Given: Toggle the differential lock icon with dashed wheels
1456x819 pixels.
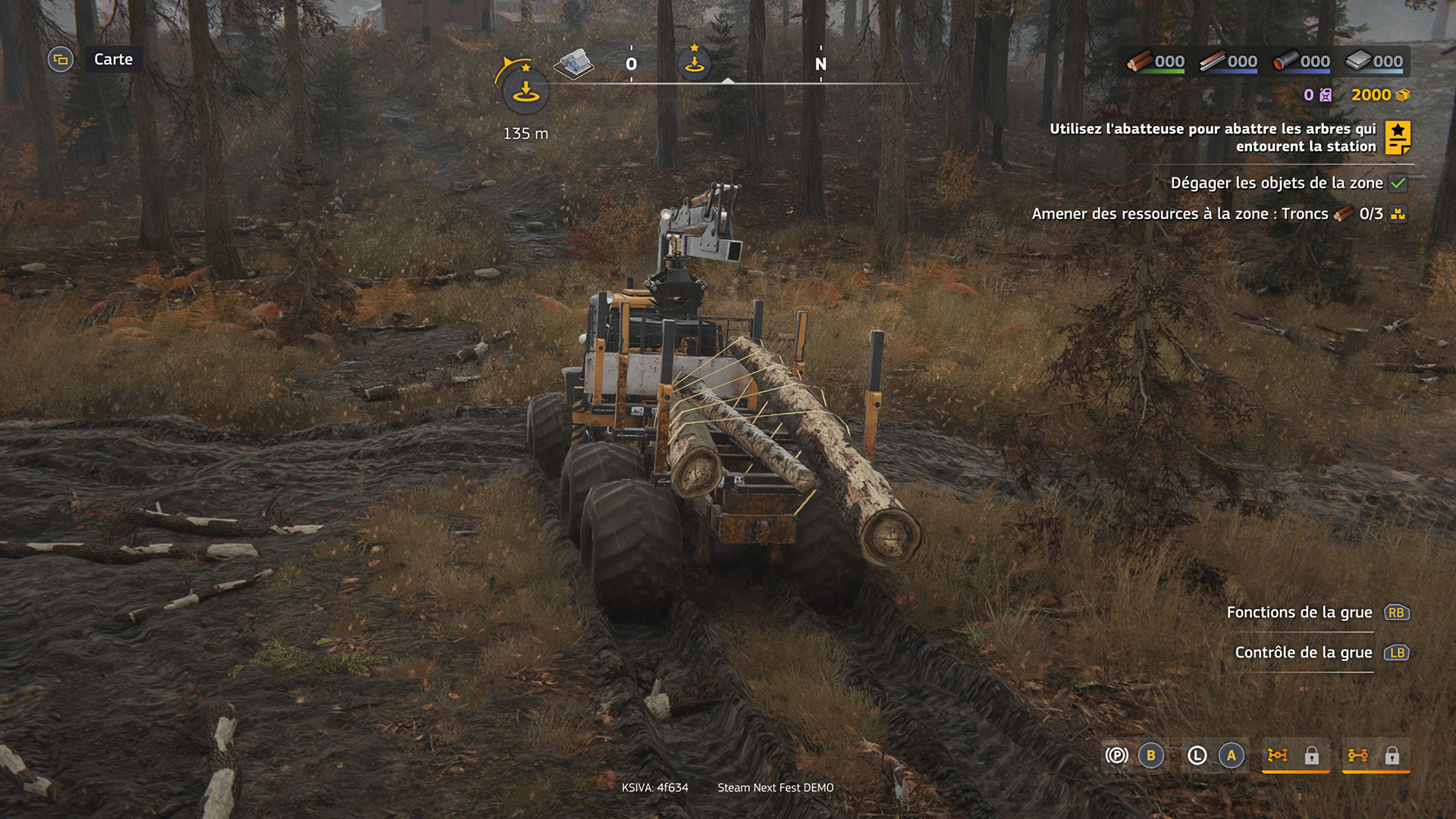Looking at the screenshot, I should (x=1278, y=755).
